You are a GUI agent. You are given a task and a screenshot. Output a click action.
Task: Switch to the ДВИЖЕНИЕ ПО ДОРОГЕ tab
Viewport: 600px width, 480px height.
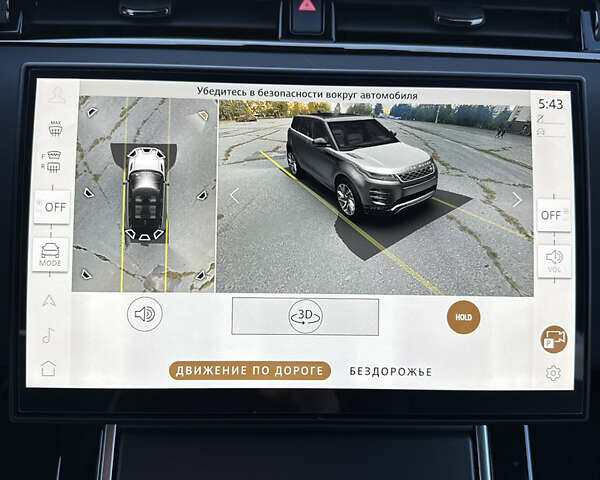coord(249,371)
